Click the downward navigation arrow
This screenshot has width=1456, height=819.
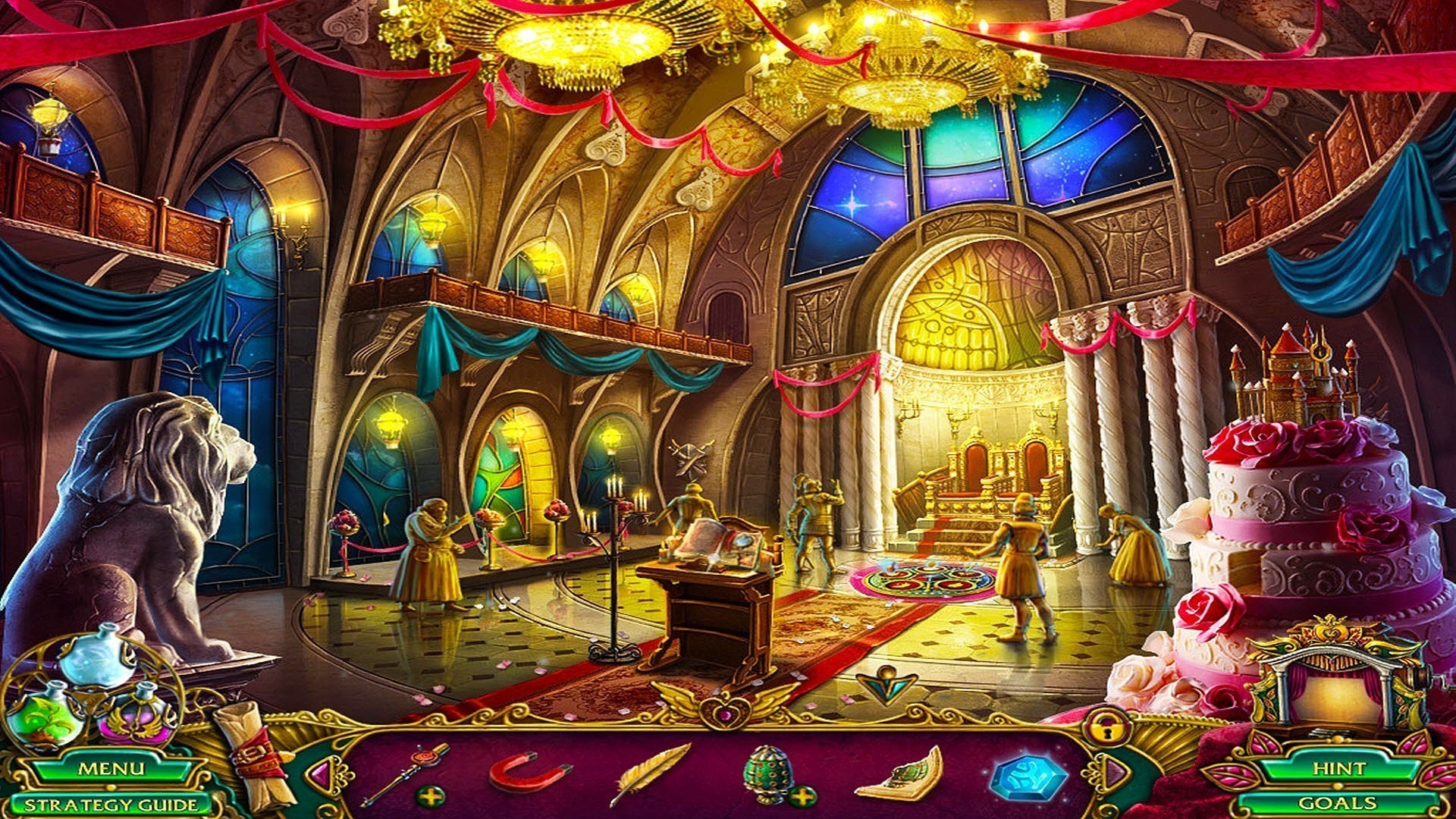tap(886, 685)
